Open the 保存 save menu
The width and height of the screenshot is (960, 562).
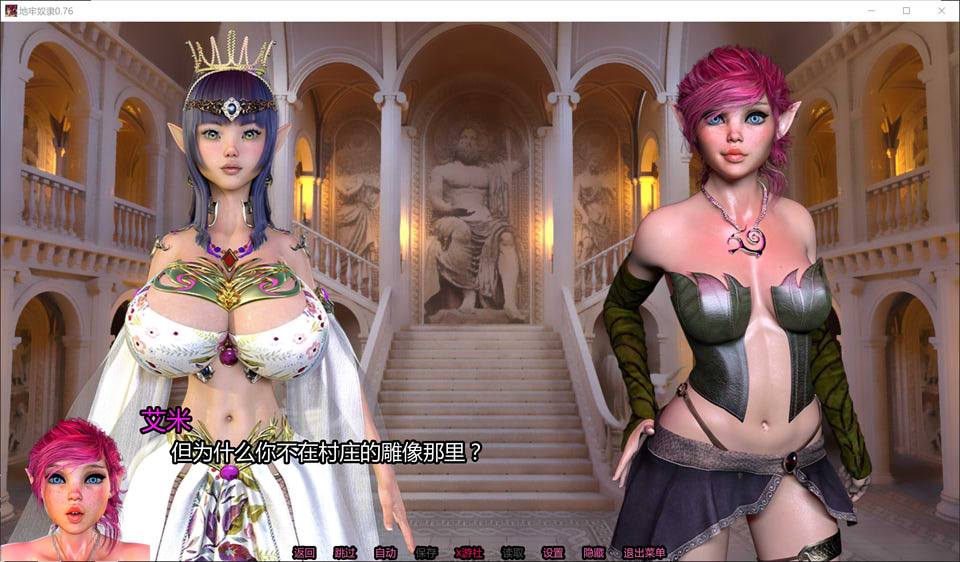[426, 552]
